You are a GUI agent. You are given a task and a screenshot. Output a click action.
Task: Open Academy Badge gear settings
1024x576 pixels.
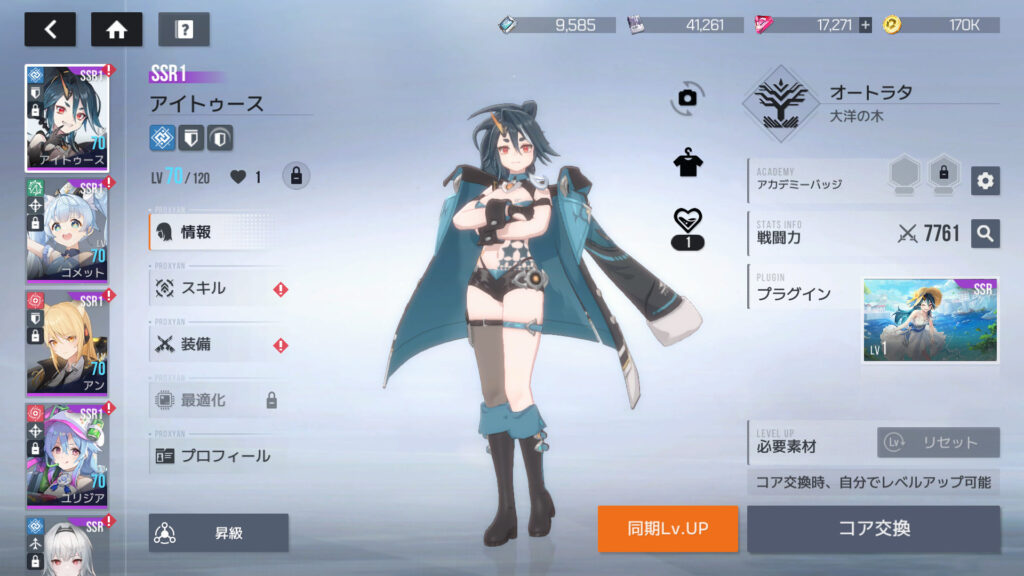[x=985, y=181]
